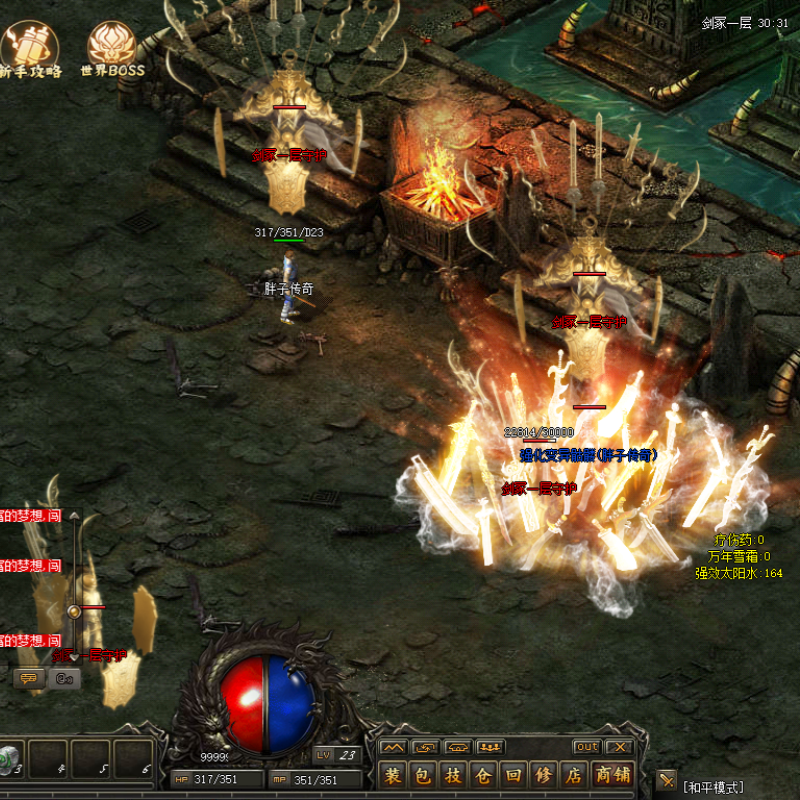Toggle the 和平模式 attack mode sword icon
This screenshot has width=800, height=800.
point(667,778)
